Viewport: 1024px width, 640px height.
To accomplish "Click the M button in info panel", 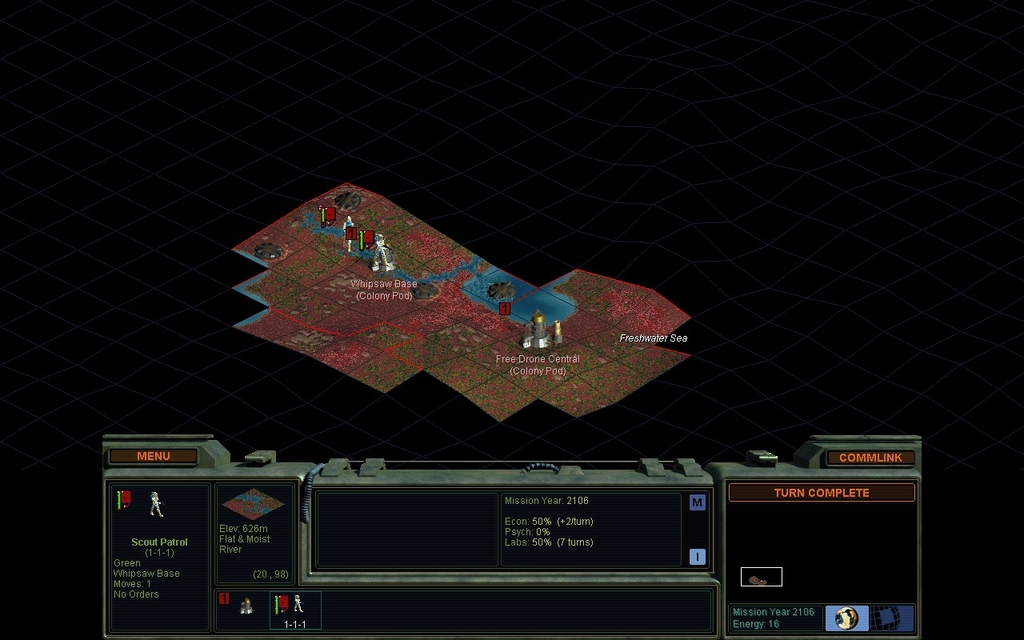I will click(x=697, y=503).
